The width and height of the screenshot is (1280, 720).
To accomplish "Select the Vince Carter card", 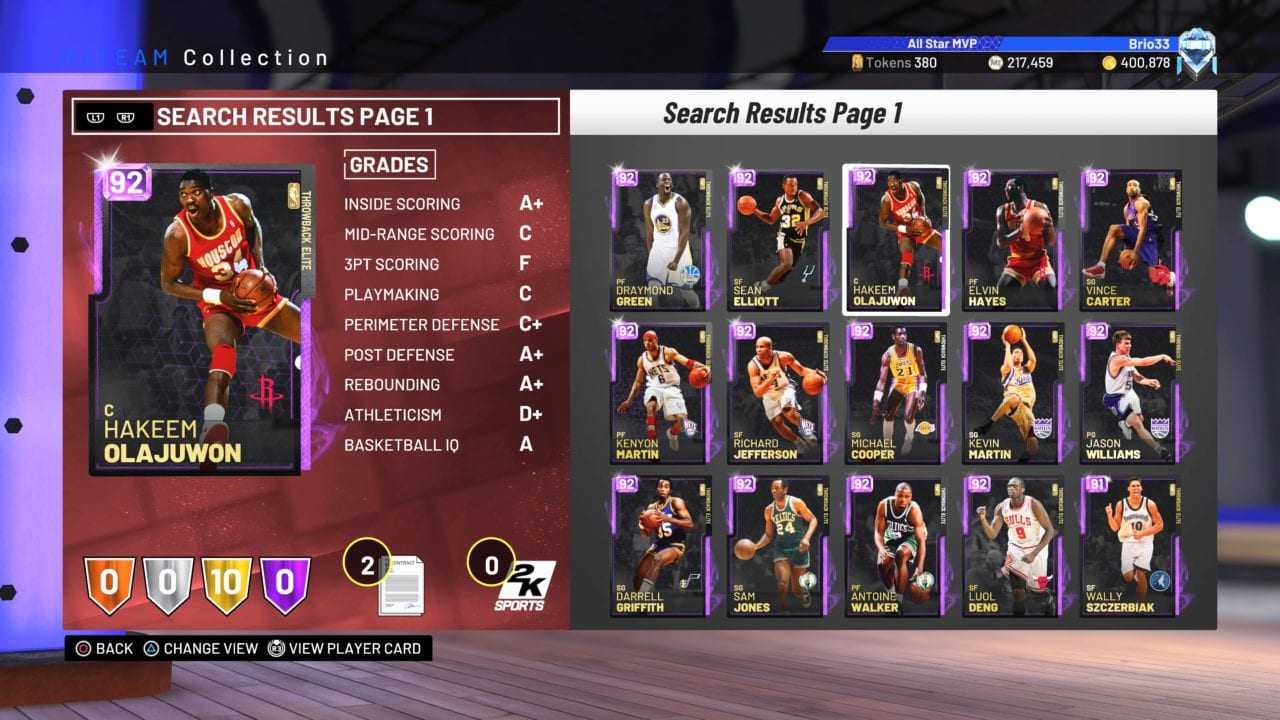I will click(1130, 240).
